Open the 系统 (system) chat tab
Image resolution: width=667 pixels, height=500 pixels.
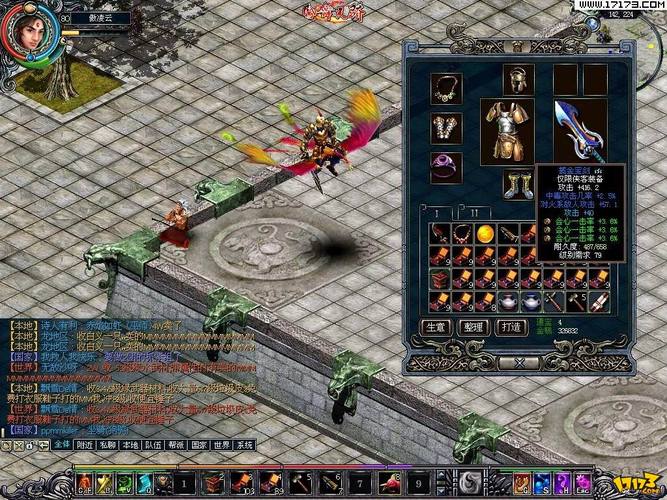pyautogui.click(x=244, y=443)
